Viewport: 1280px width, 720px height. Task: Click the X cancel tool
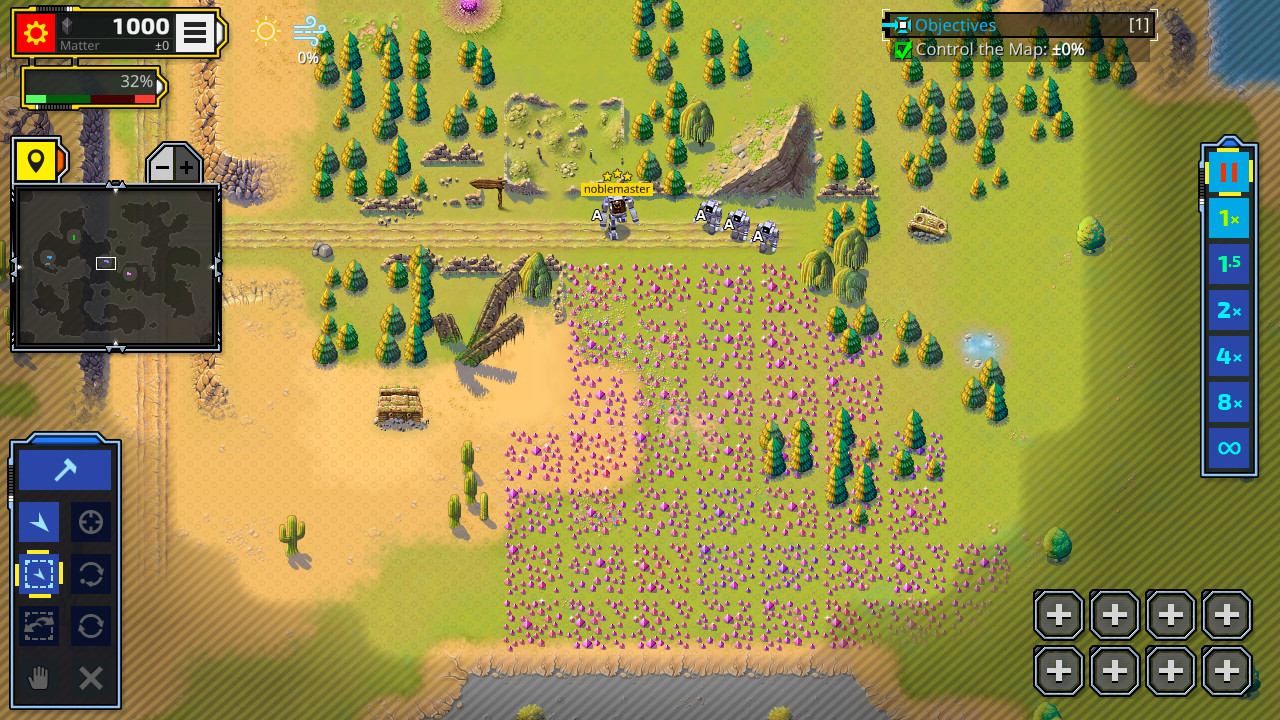pyautogui.click(x=90, y=678)
